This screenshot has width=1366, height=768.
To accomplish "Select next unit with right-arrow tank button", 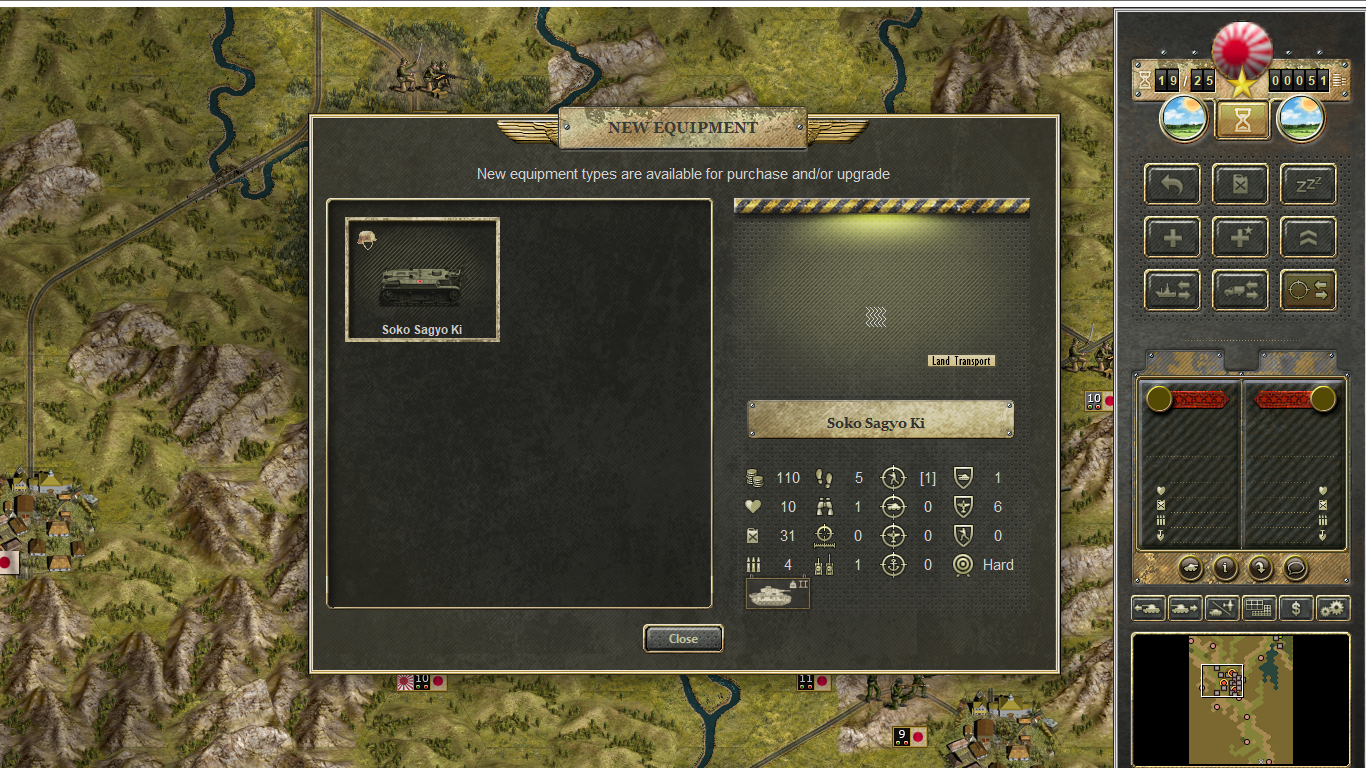I will click(x=1185, y=607).
